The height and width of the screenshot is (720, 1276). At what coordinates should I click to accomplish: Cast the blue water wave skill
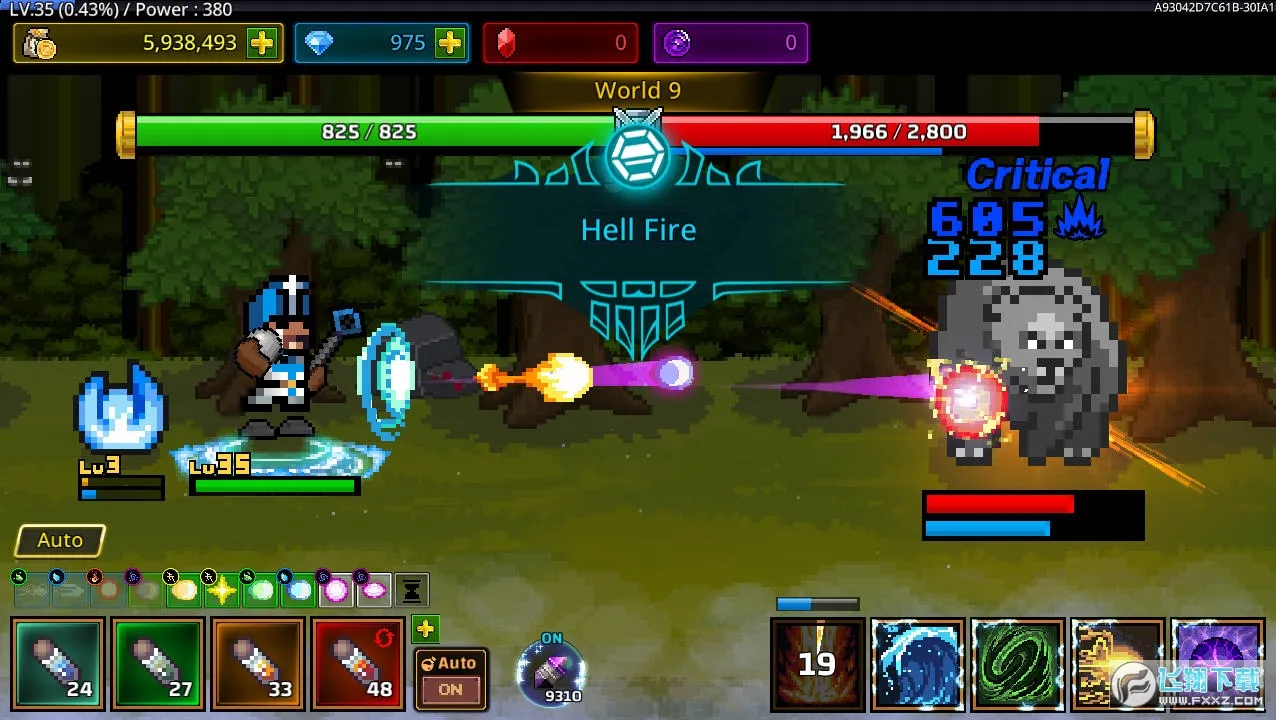[917, 664]
